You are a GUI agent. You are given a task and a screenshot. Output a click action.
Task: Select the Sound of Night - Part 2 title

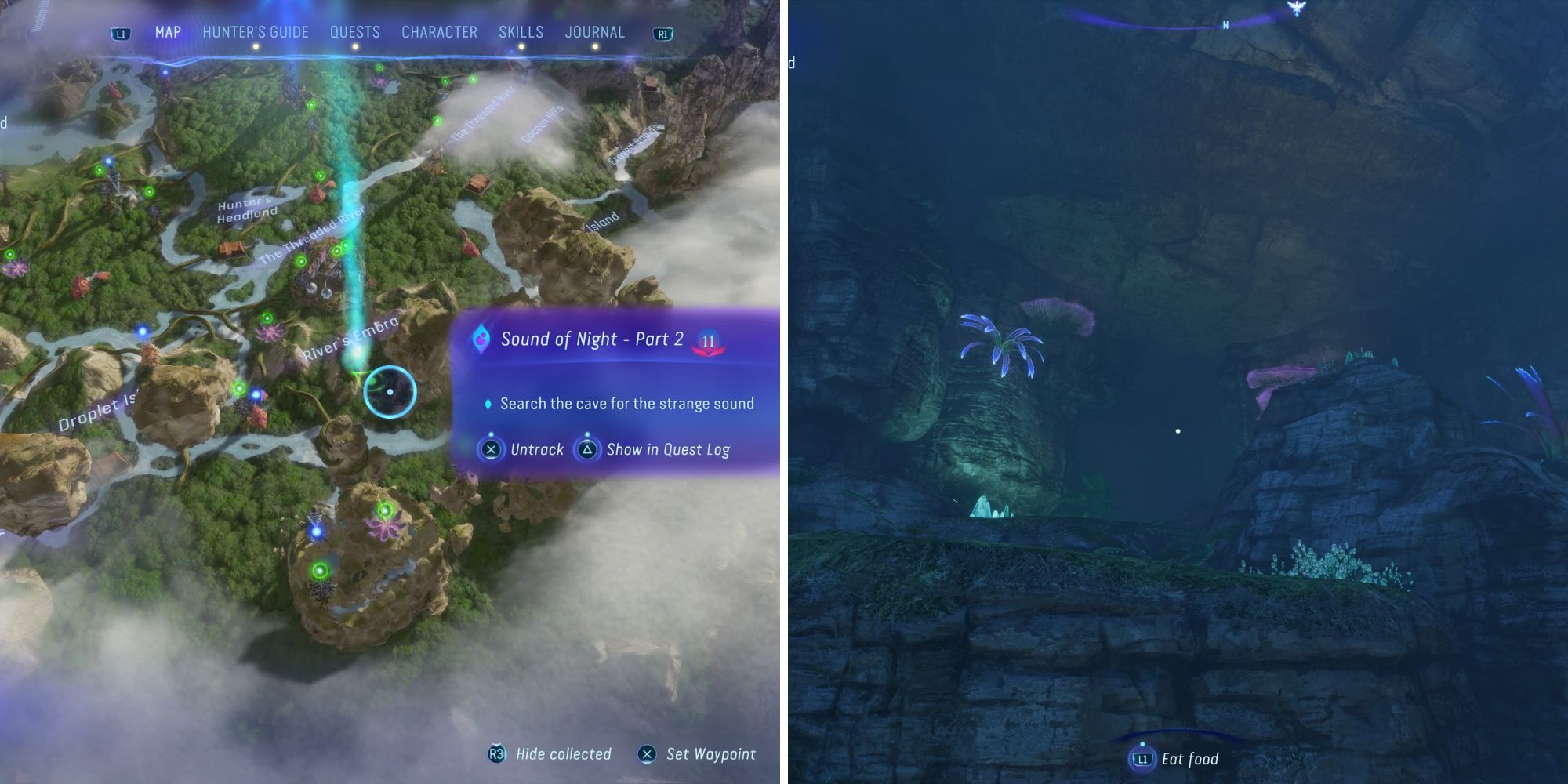(592, 339)
